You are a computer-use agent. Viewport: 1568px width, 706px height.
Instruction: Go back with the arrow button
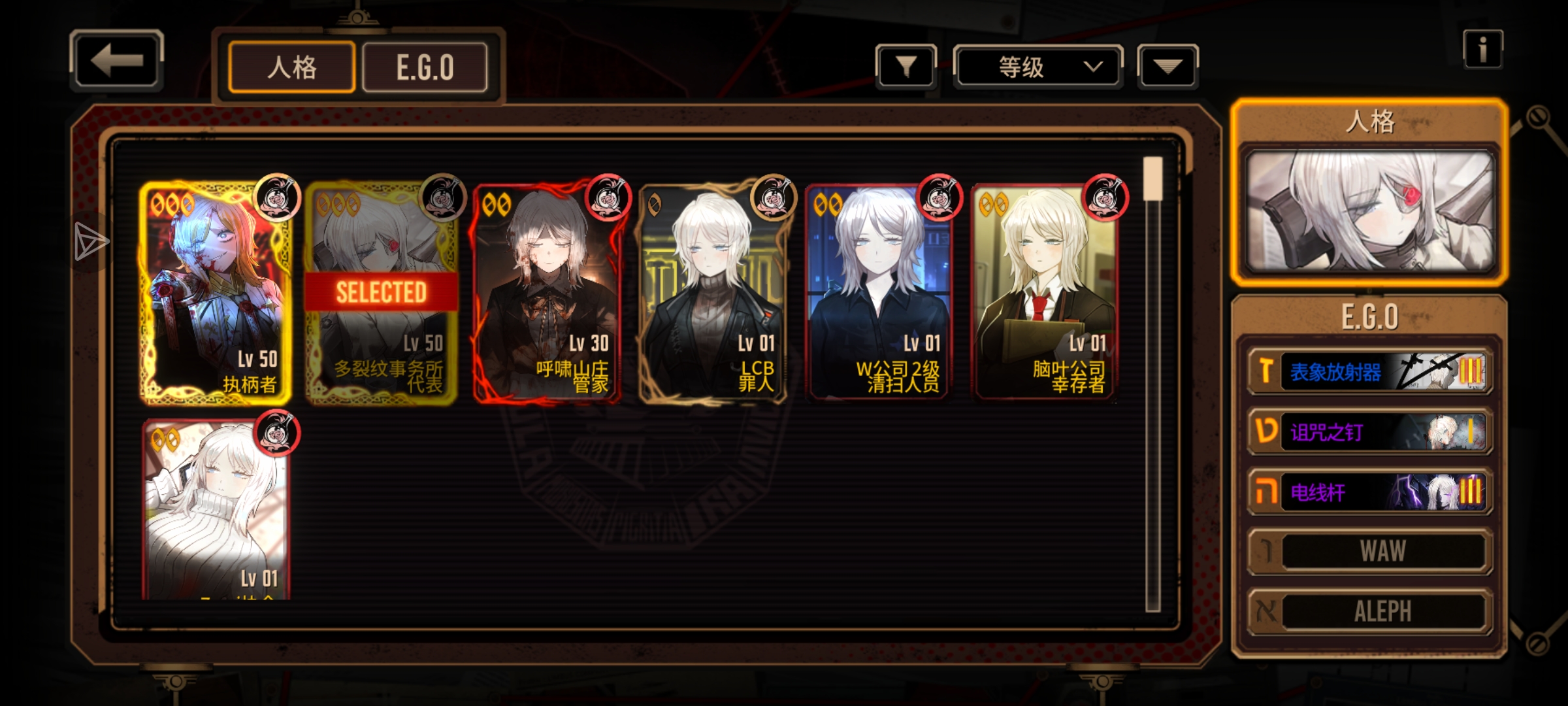tap(116, 60)
